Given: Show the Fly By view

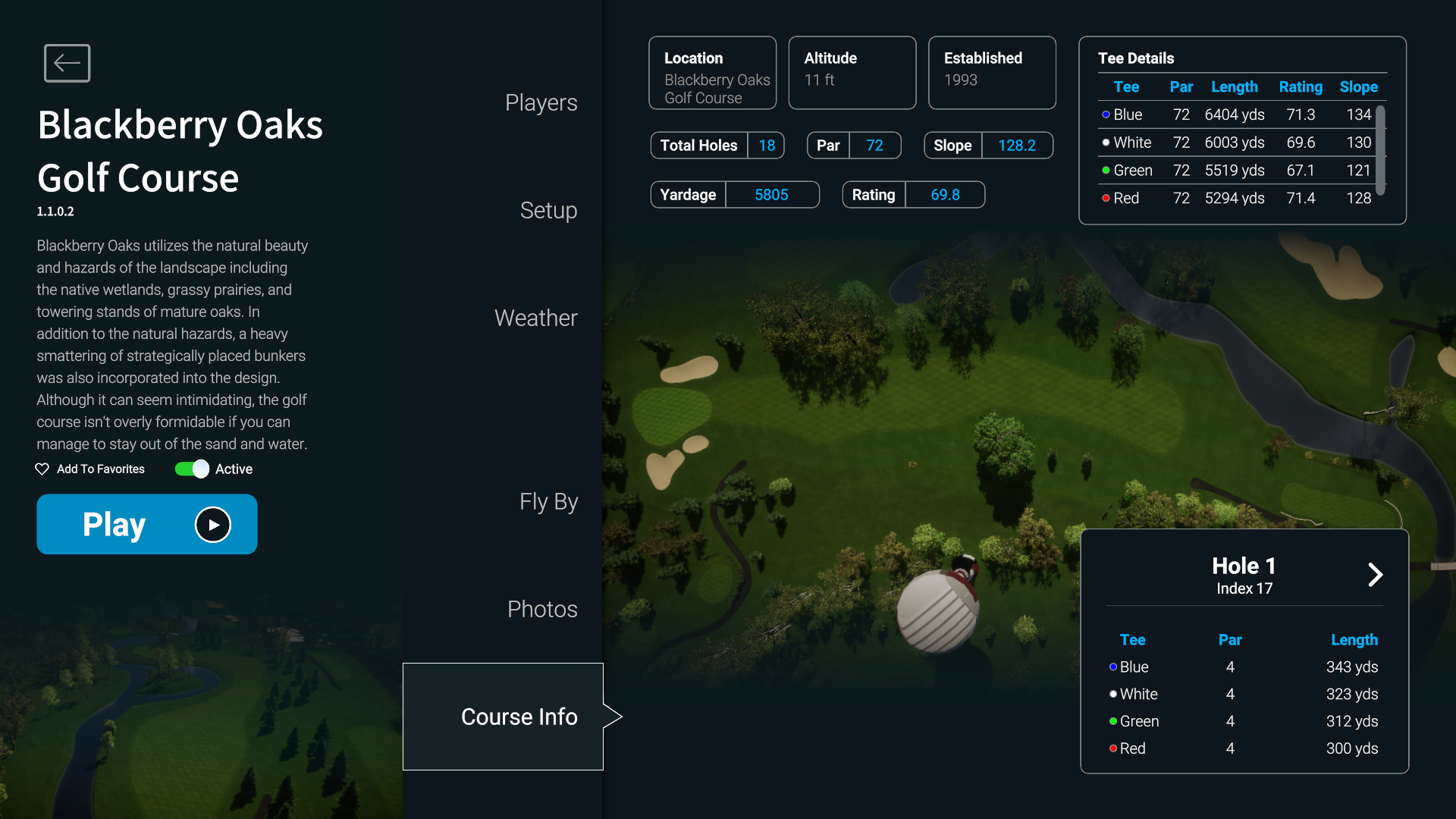Looking at the screenshot, I should [x=548, y=502].
